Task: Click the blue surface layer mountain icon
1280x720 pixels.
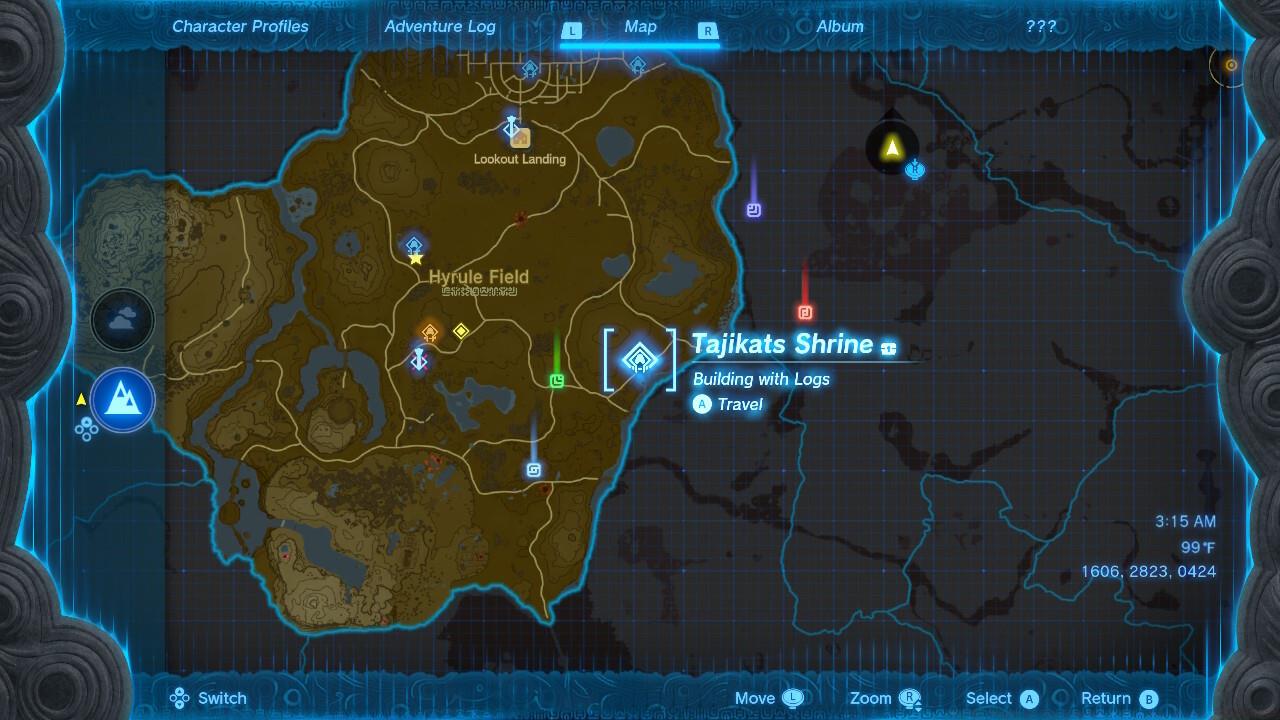Action: click(122, 400)
